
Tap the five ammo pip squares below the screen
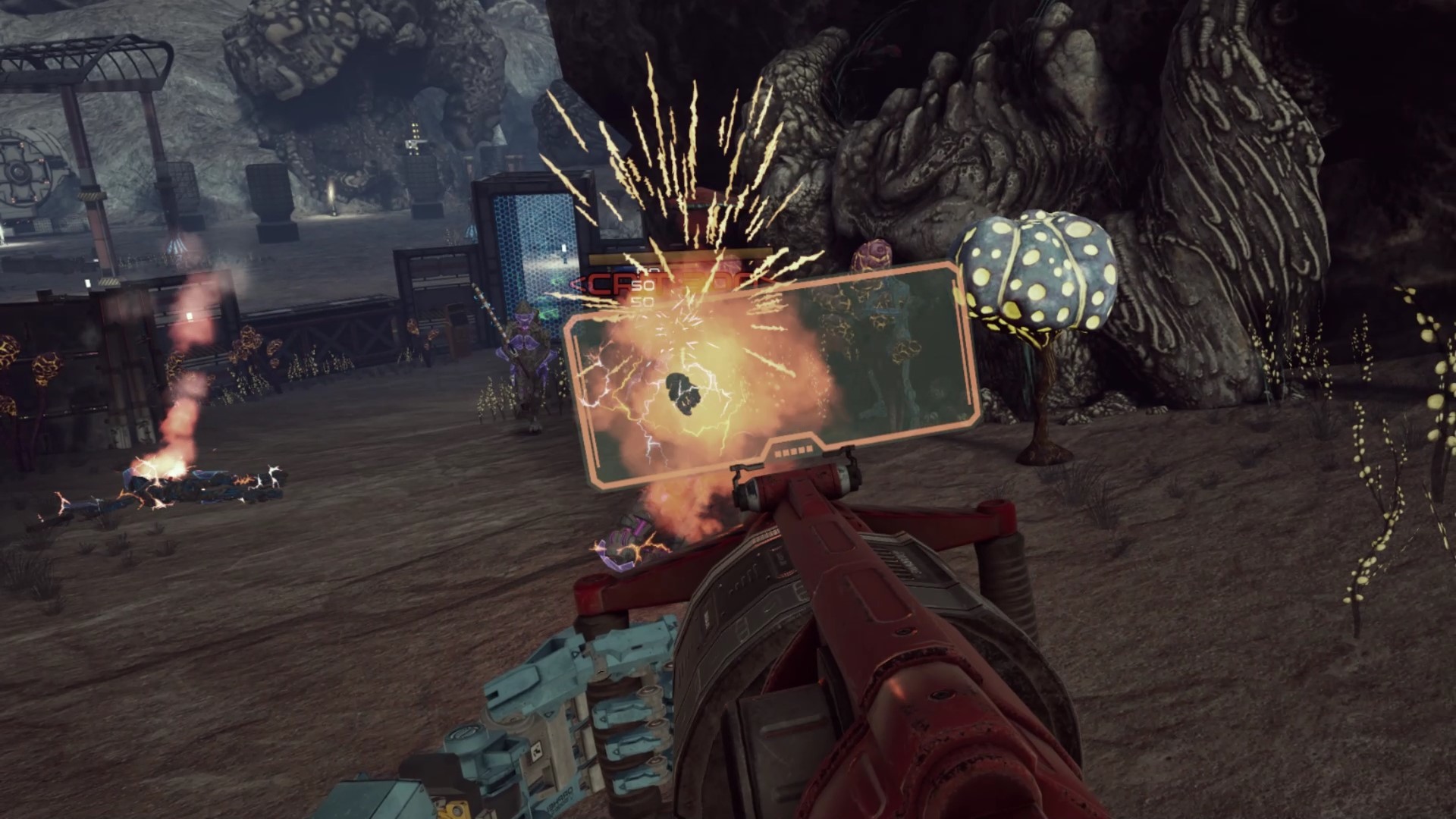pos(792,450)
